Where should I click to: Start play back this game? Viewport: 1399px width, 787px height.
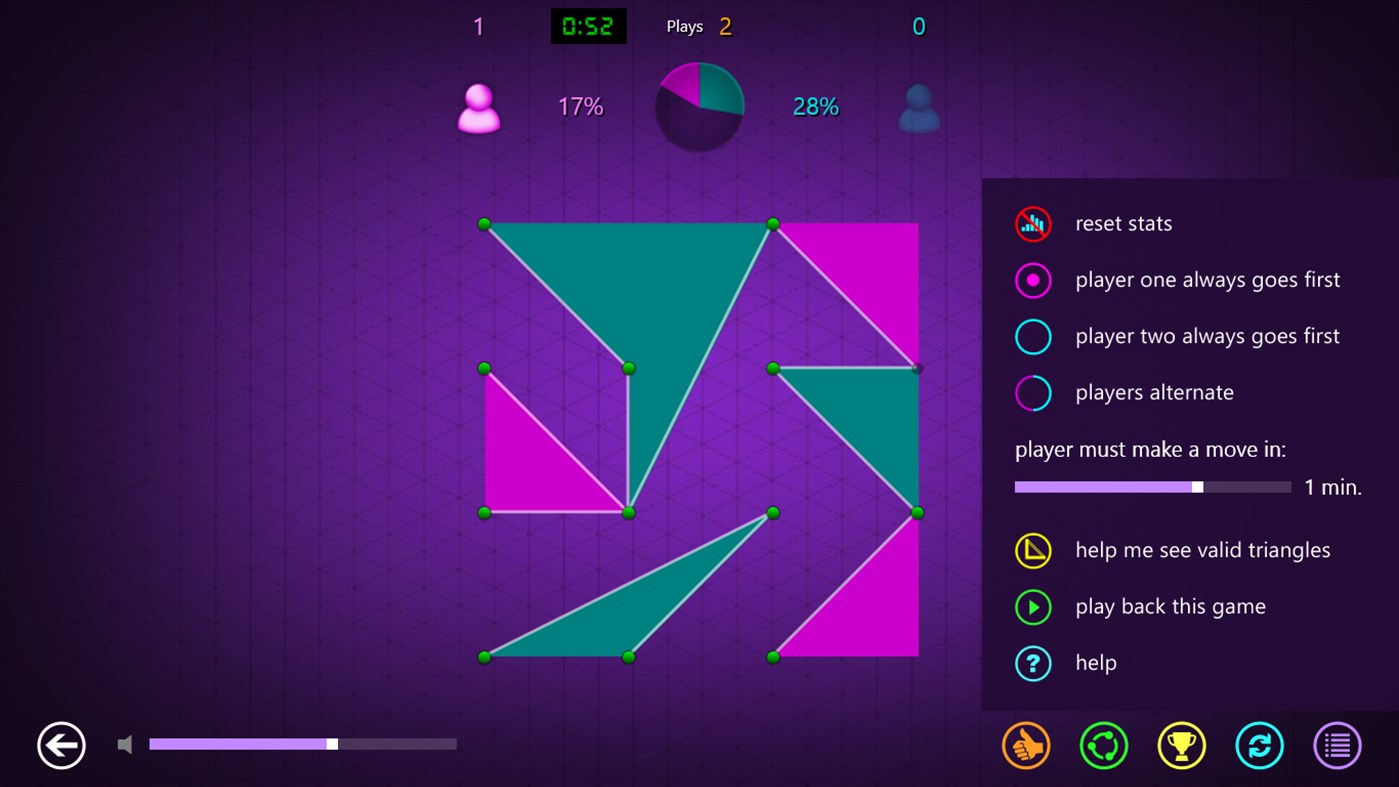pos(1033,607)
